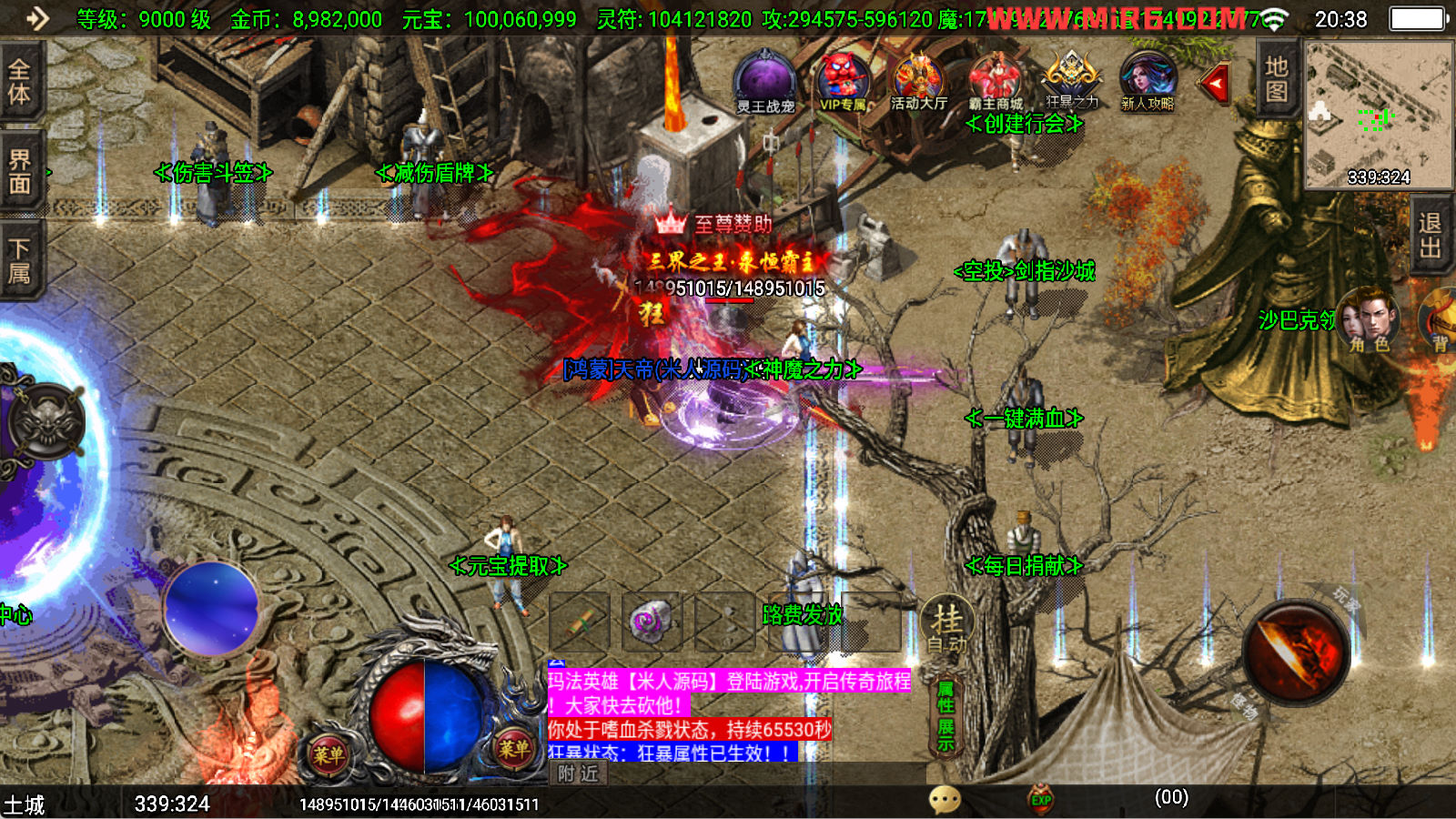Open the 地图 map button

pos(1276,79)
